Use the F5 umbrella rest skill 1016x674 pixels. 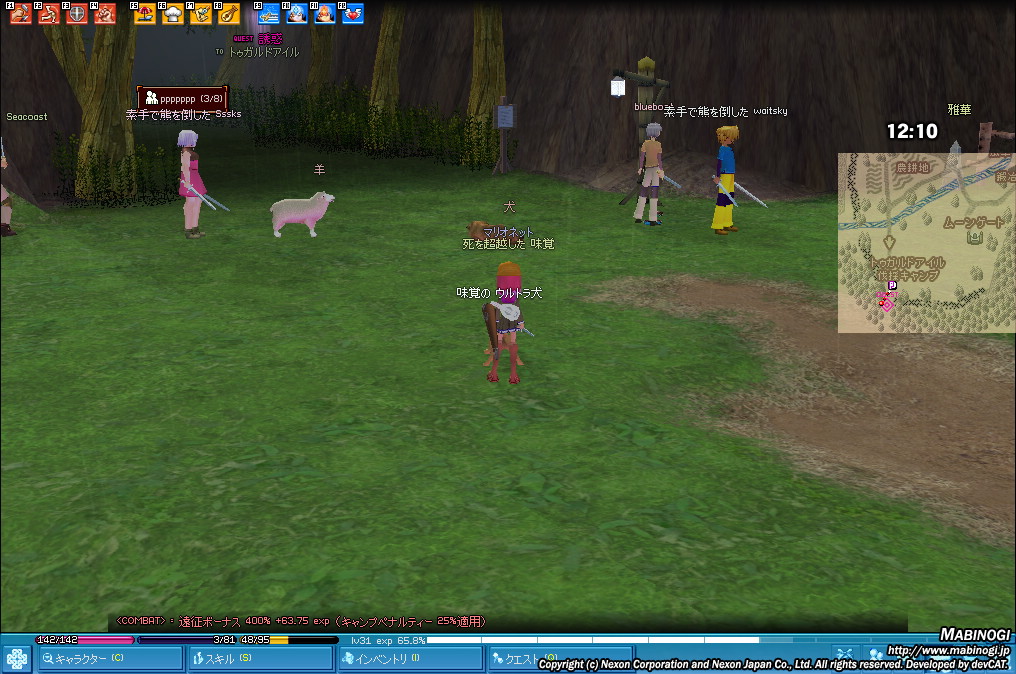[144, 14]
